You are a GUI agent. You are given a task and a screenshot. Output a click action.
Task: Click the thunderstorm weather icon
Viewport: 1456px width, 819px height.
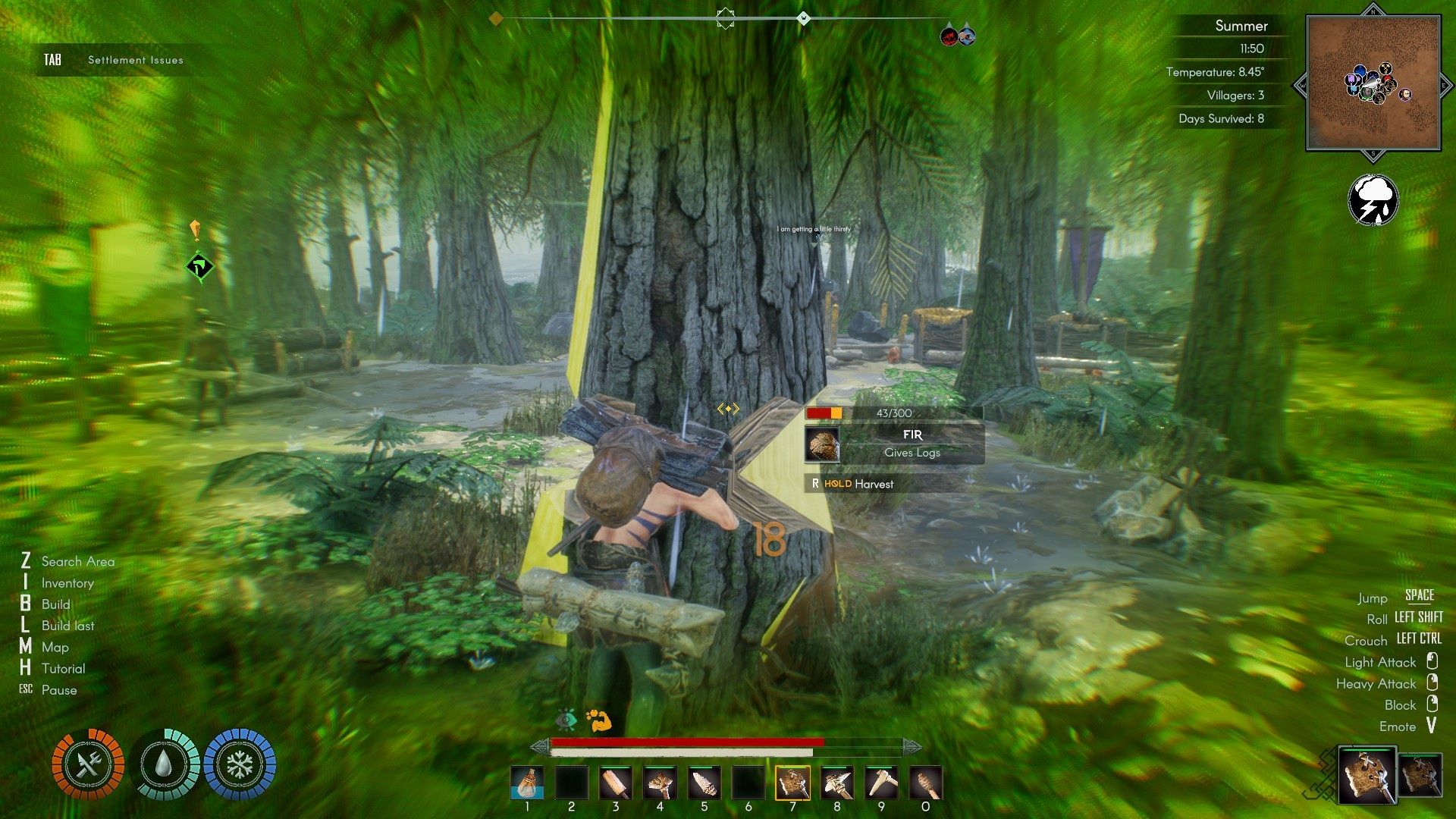point(1373,200)
